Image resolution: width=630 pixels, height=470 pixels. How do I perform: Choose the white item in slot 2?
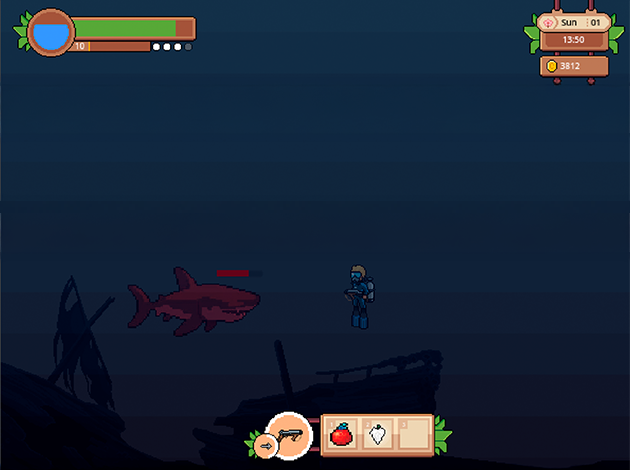click(x=378, y=435)
